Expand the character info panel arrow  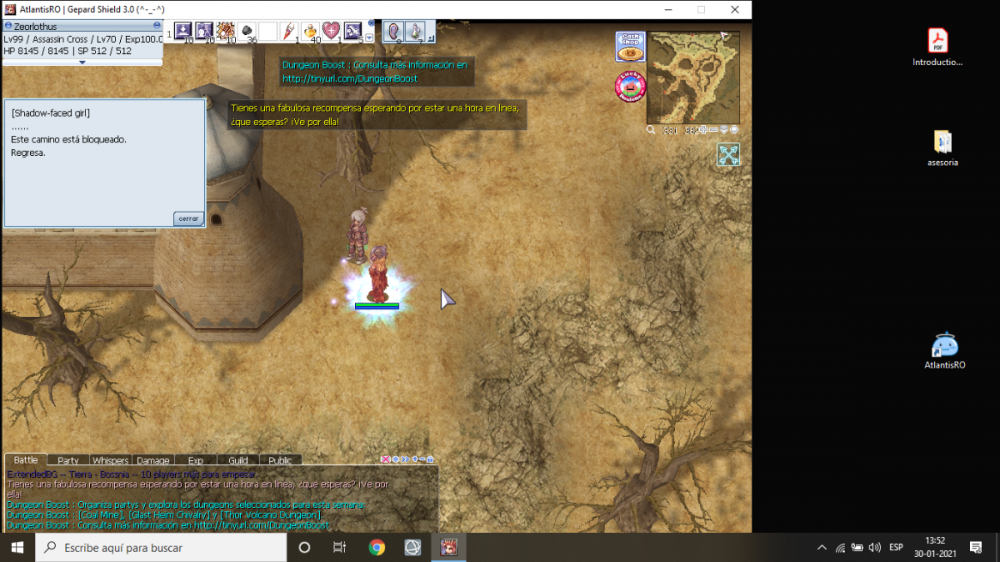click(82, 62)
